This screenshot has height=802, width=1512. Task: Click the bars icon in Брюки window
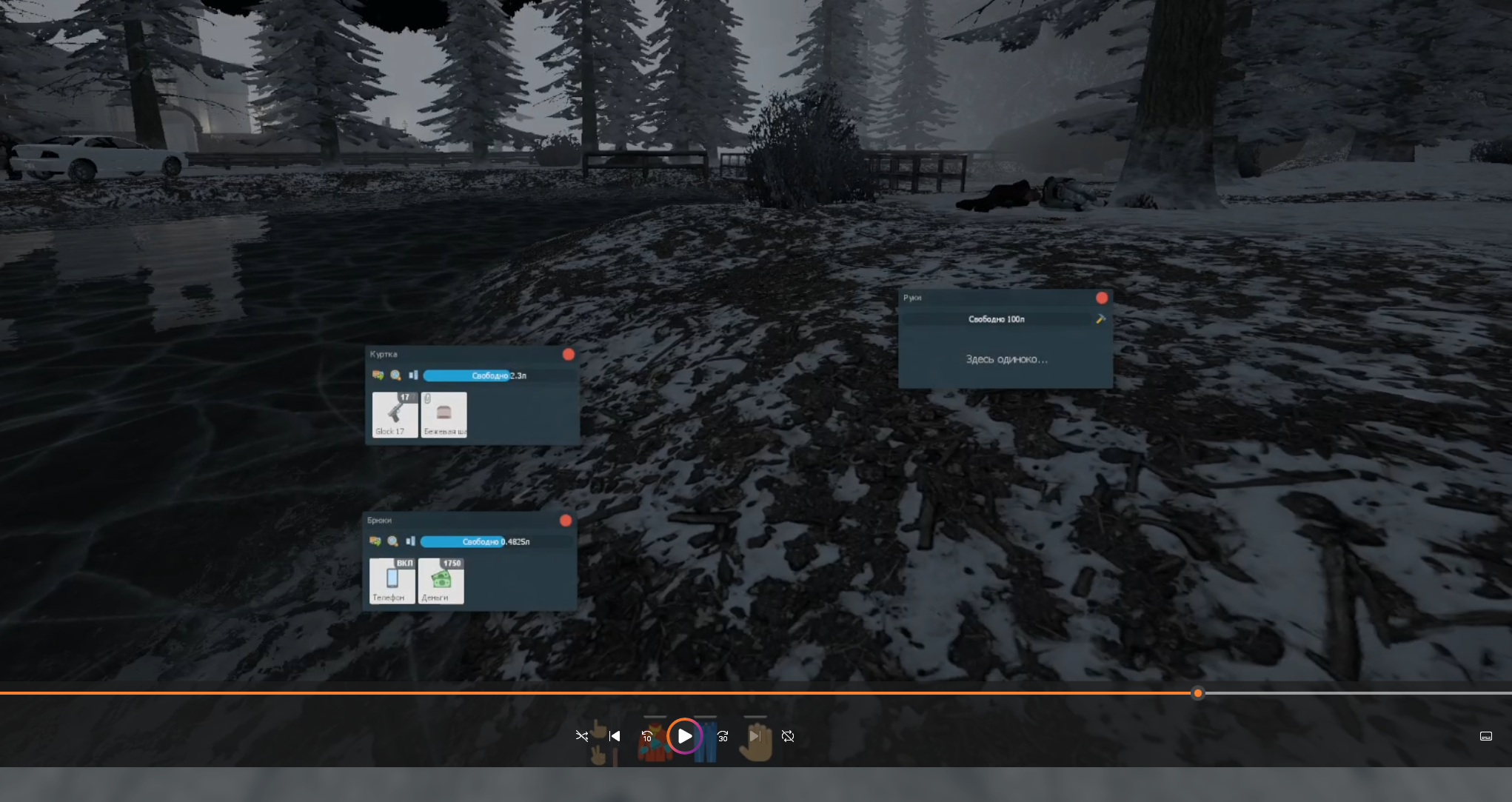point(410,541)
